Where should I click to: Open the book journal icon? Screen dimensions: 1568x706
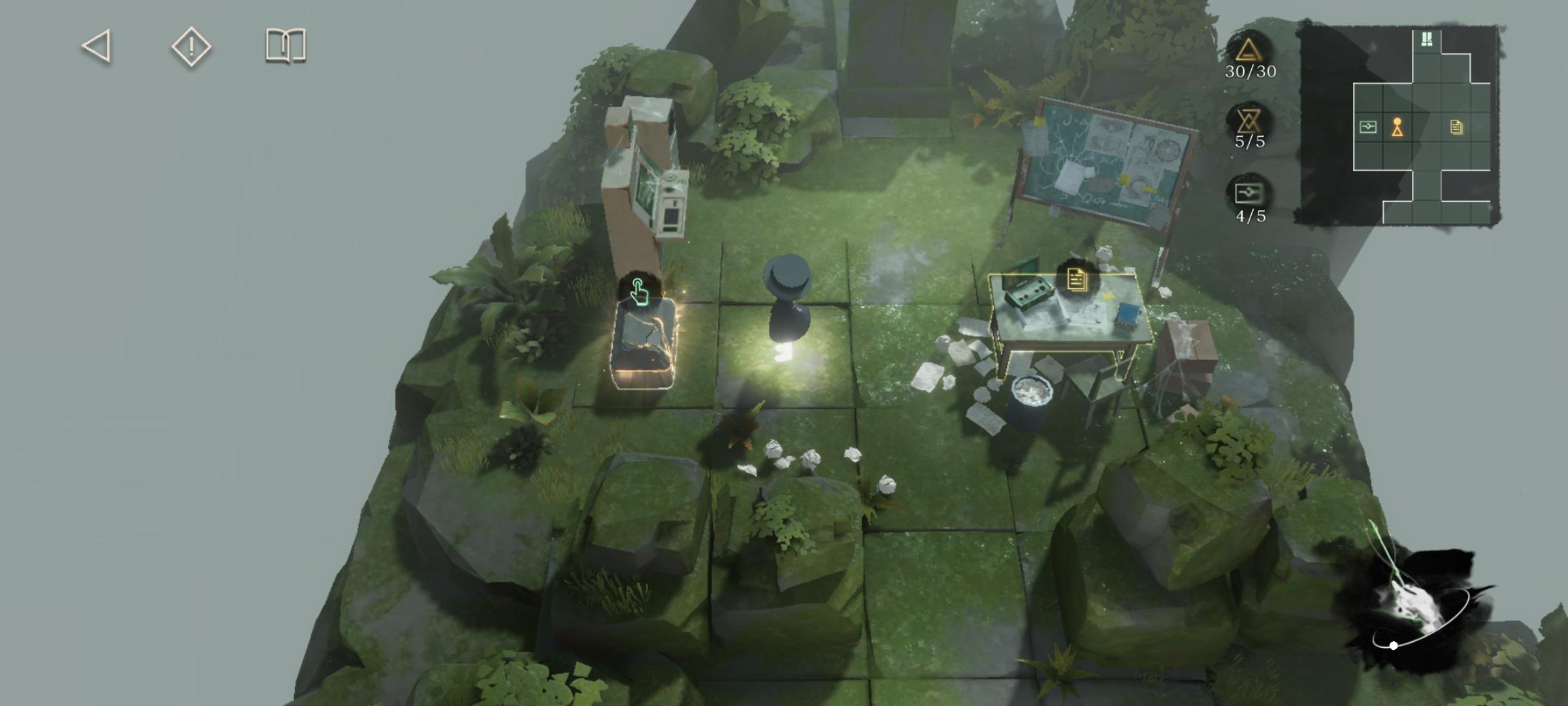[286, 46]
